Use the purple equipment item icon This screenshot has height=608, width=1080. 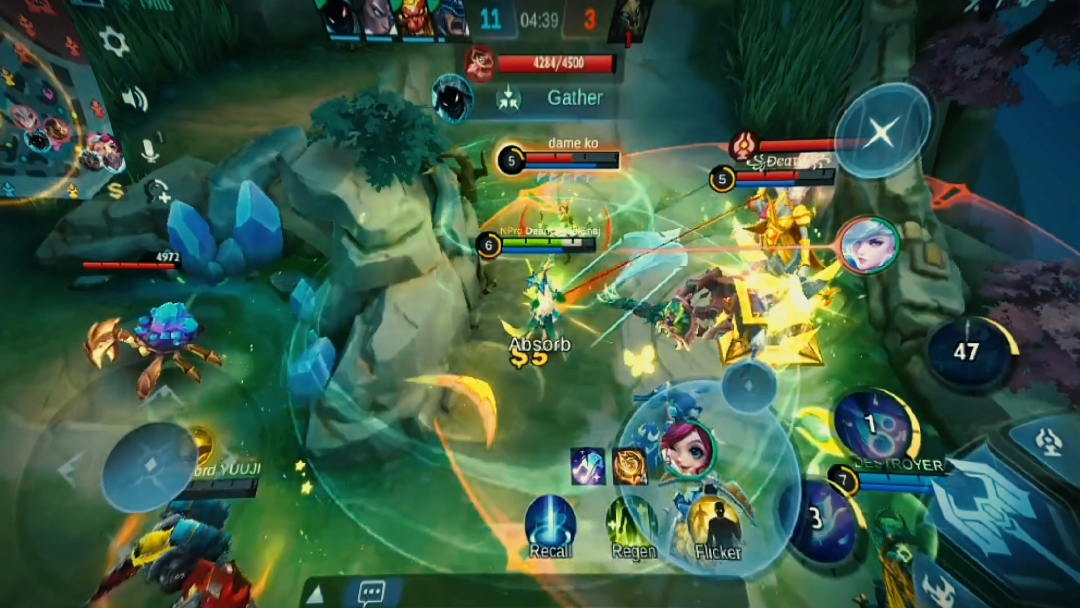click(x=588, y=466)
